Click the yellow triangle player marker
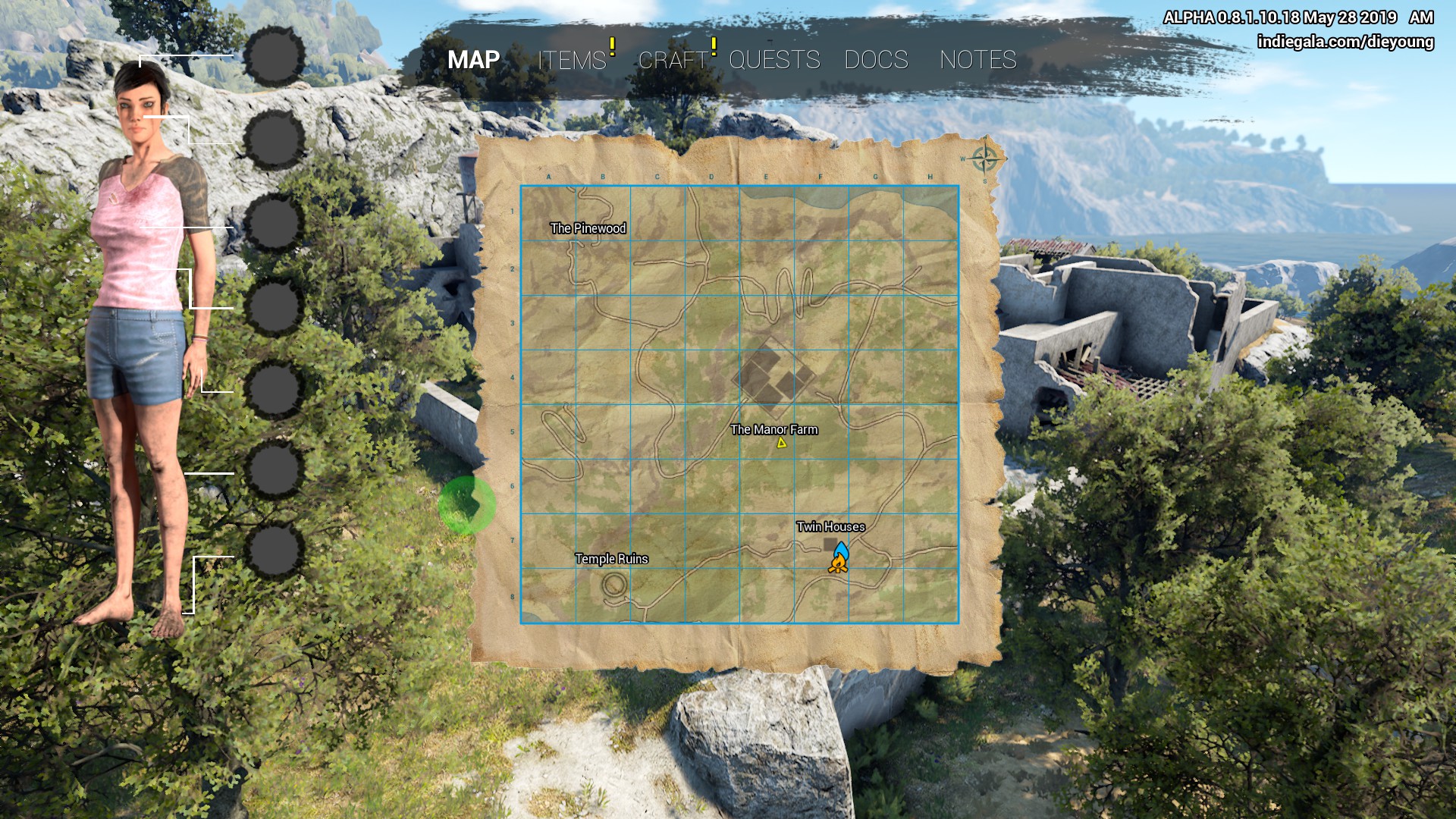Screen dimensions: 1456x819 (x=781, y=443)
